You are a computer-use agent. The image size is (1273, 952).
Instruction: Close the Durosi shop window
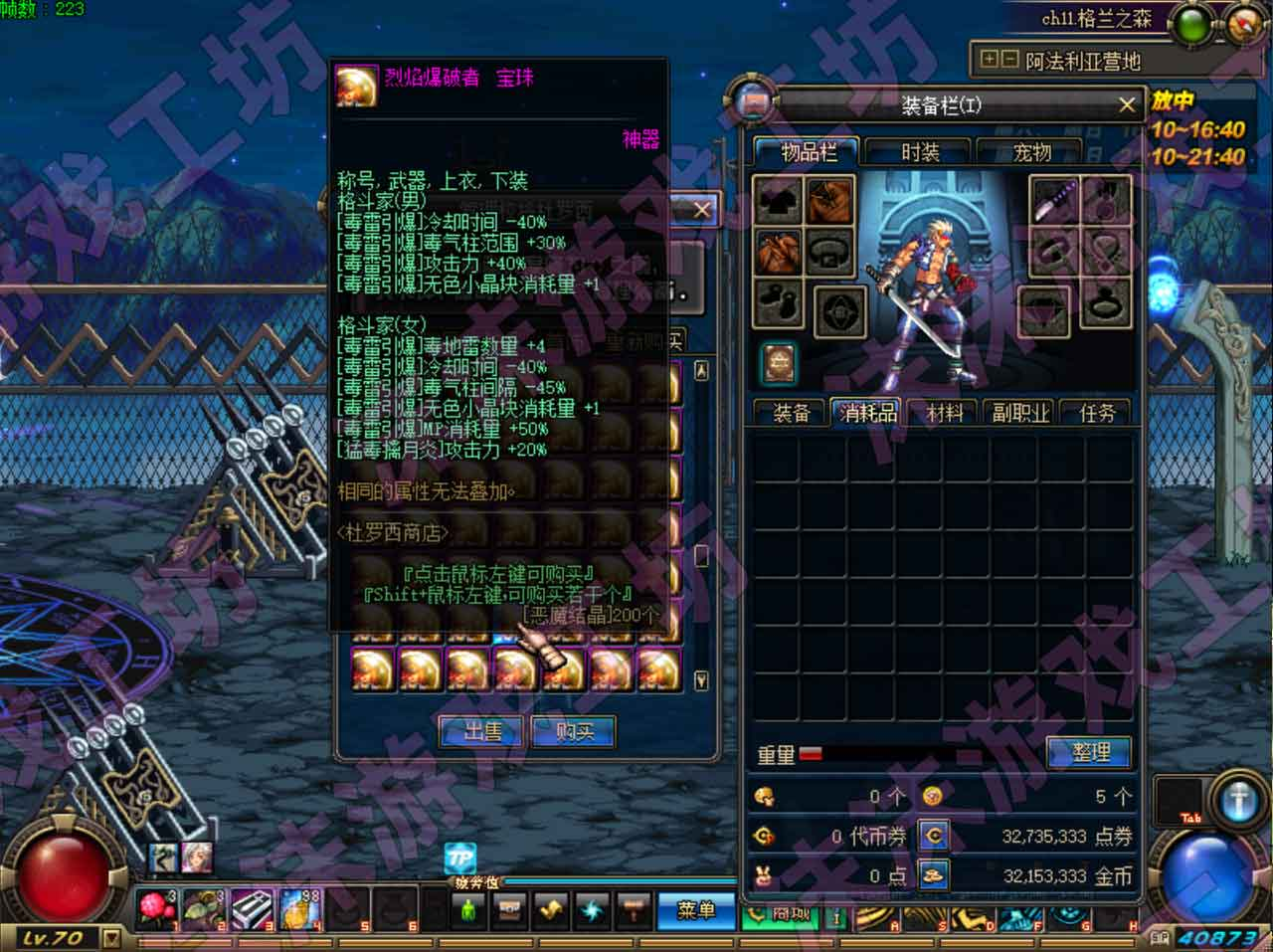(x=701, y=210)
